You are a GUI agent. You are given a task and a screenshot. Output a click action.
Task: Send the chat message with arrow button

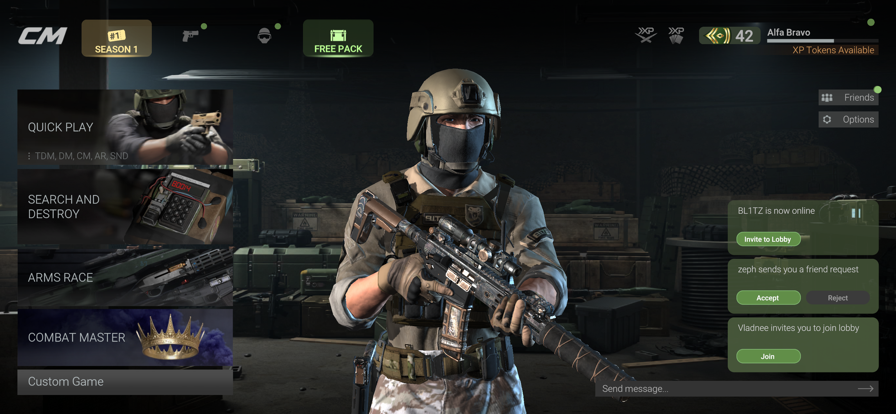tap(865, 388)
